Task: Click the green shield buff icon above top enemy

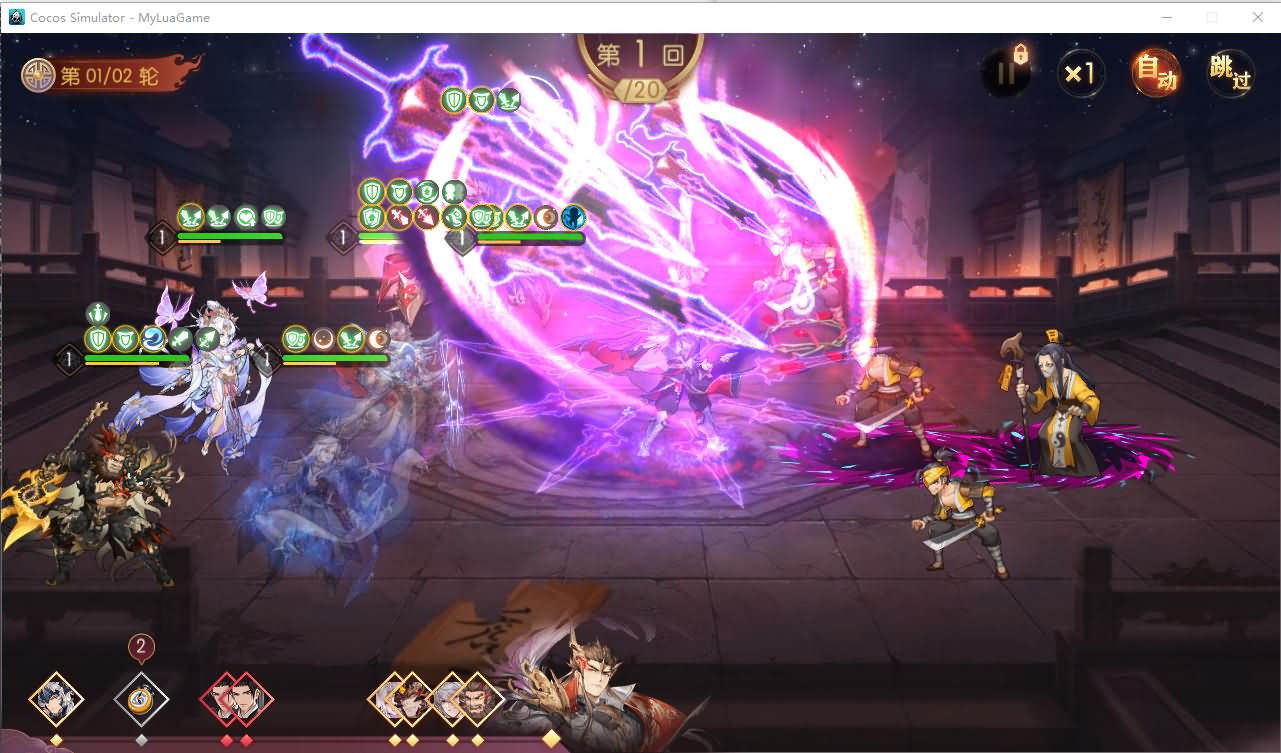Action: tap(453, 100)
